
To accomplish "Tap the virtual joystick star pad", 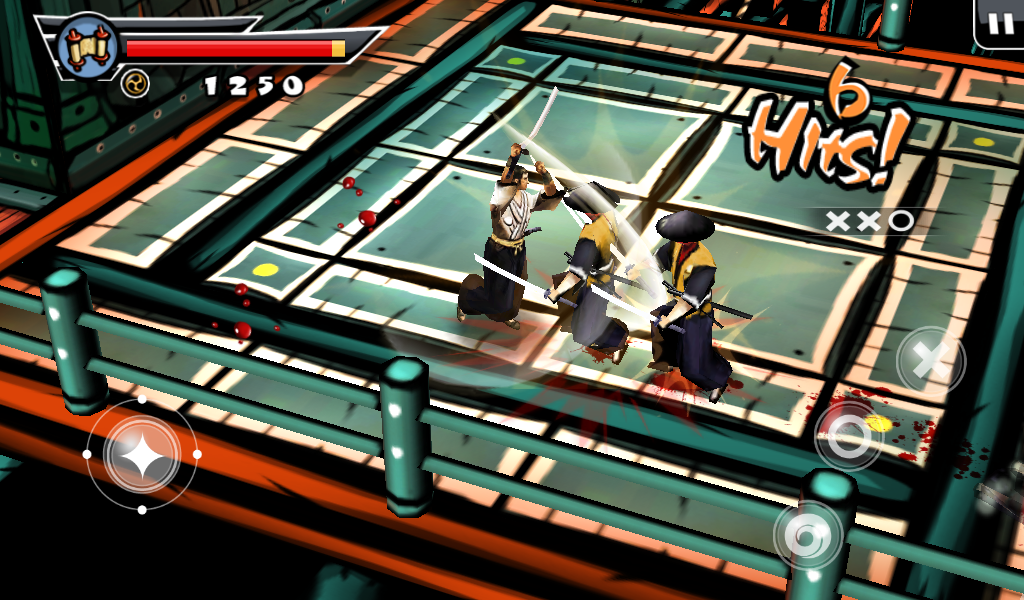I will pos(142,454).
